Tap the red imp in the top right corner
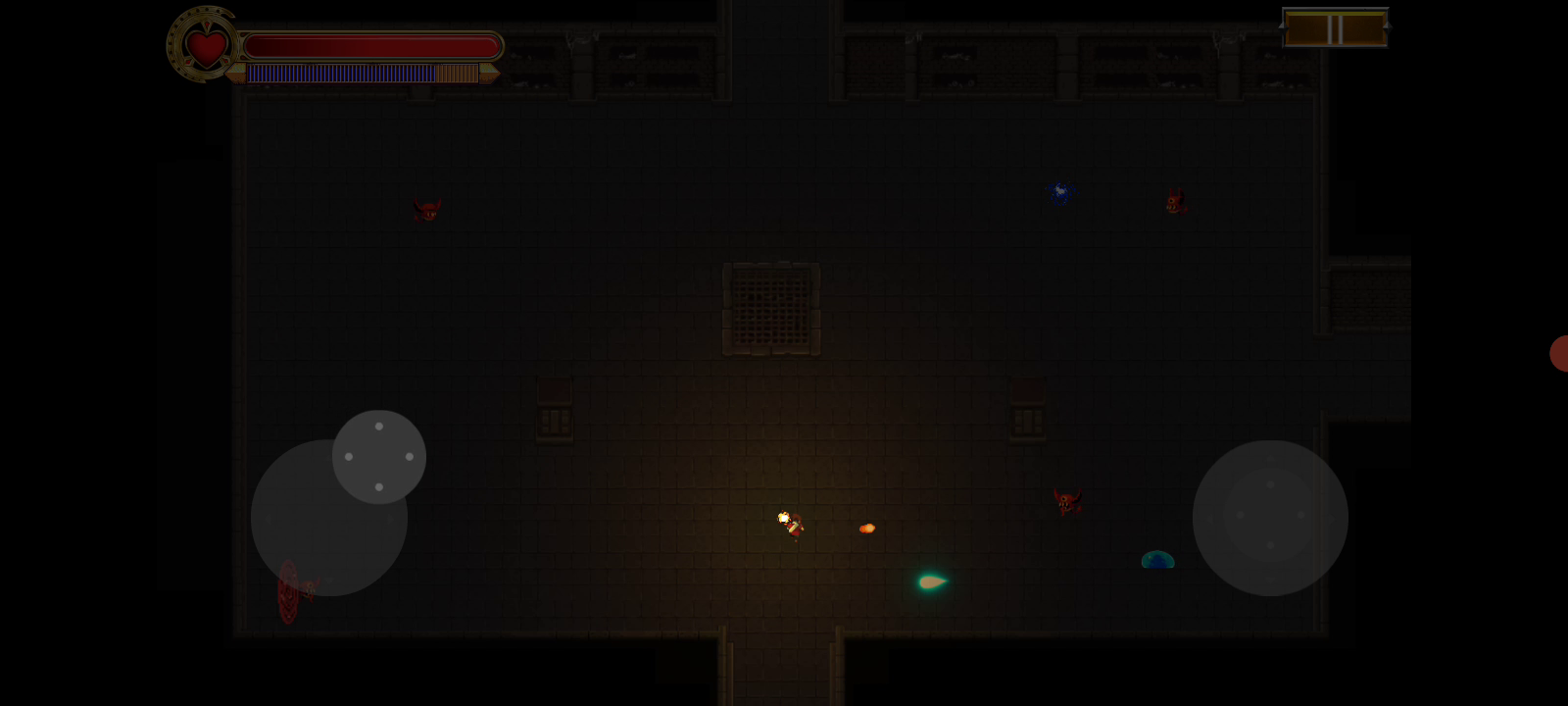This screenshot has width=1568, height=706. coord(1174,200)
